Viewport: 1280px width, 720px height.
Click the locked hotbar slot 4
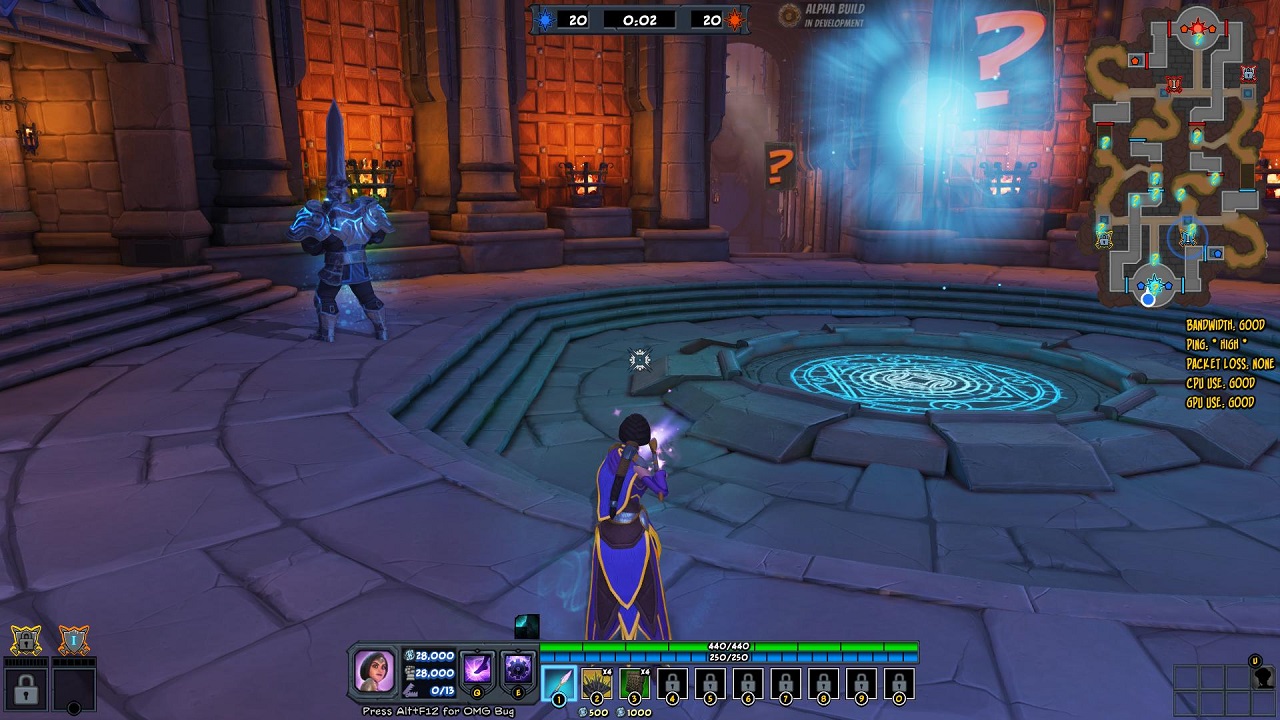672,683
